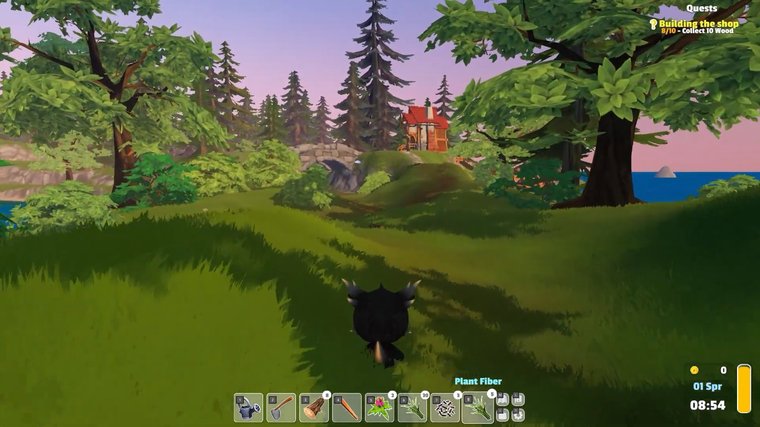Pick the pink flower plant slot
760x427 pixels.
380,407
